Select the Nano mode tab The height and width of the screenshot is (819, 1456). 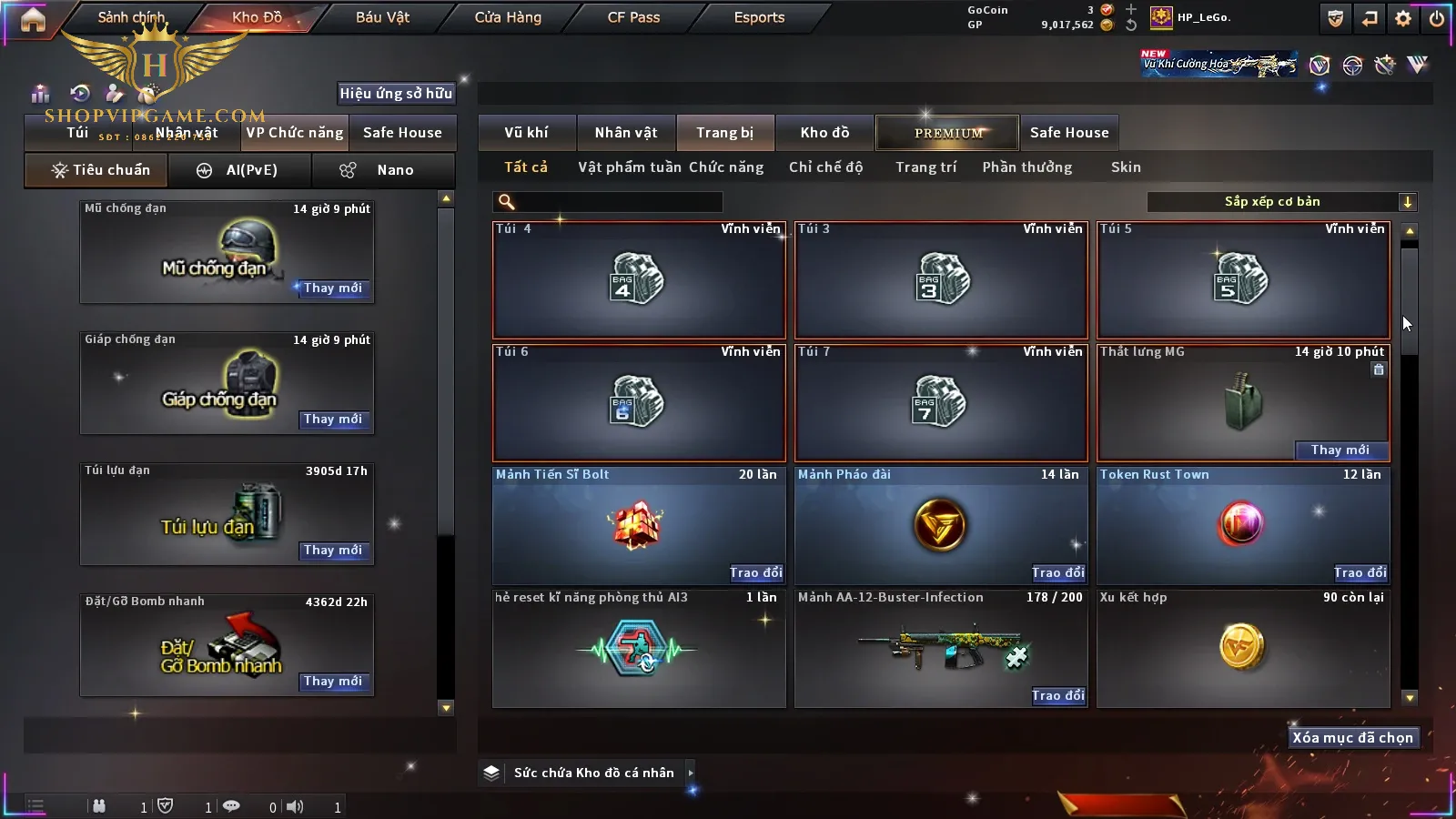click(x=384, y=170)
